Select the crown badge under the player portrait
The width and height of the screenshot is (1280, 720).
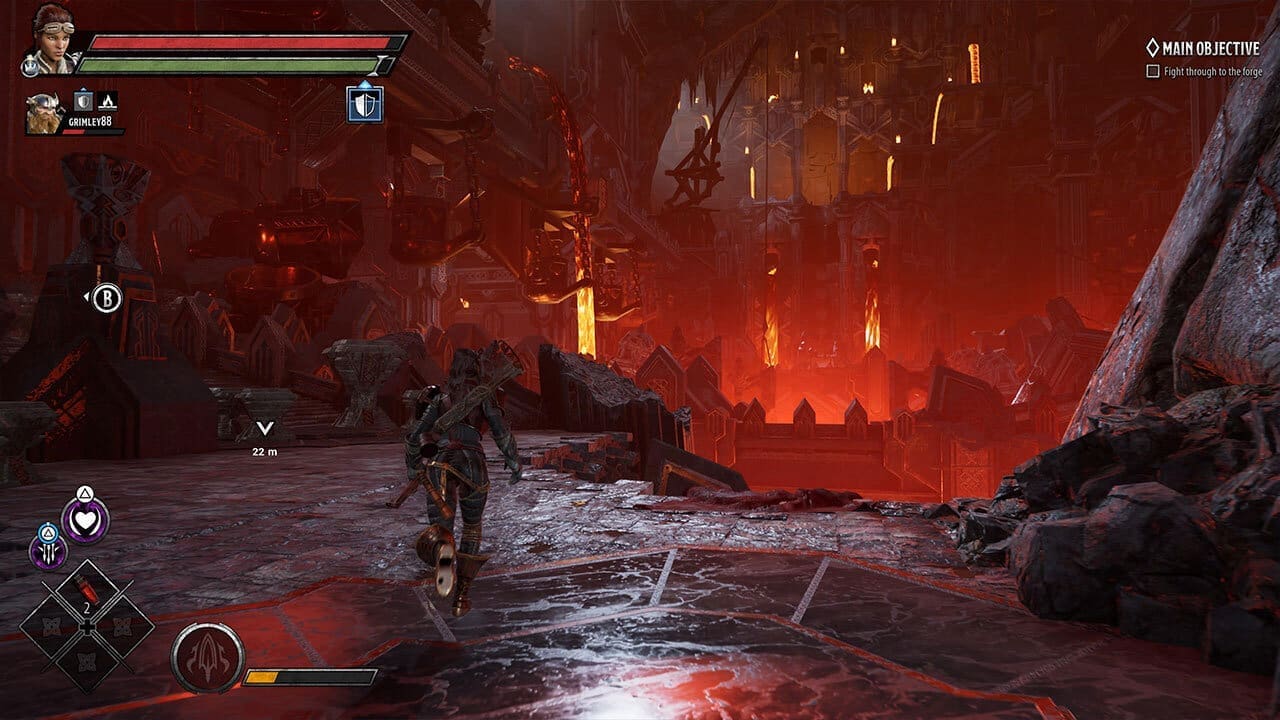point(29,66)
